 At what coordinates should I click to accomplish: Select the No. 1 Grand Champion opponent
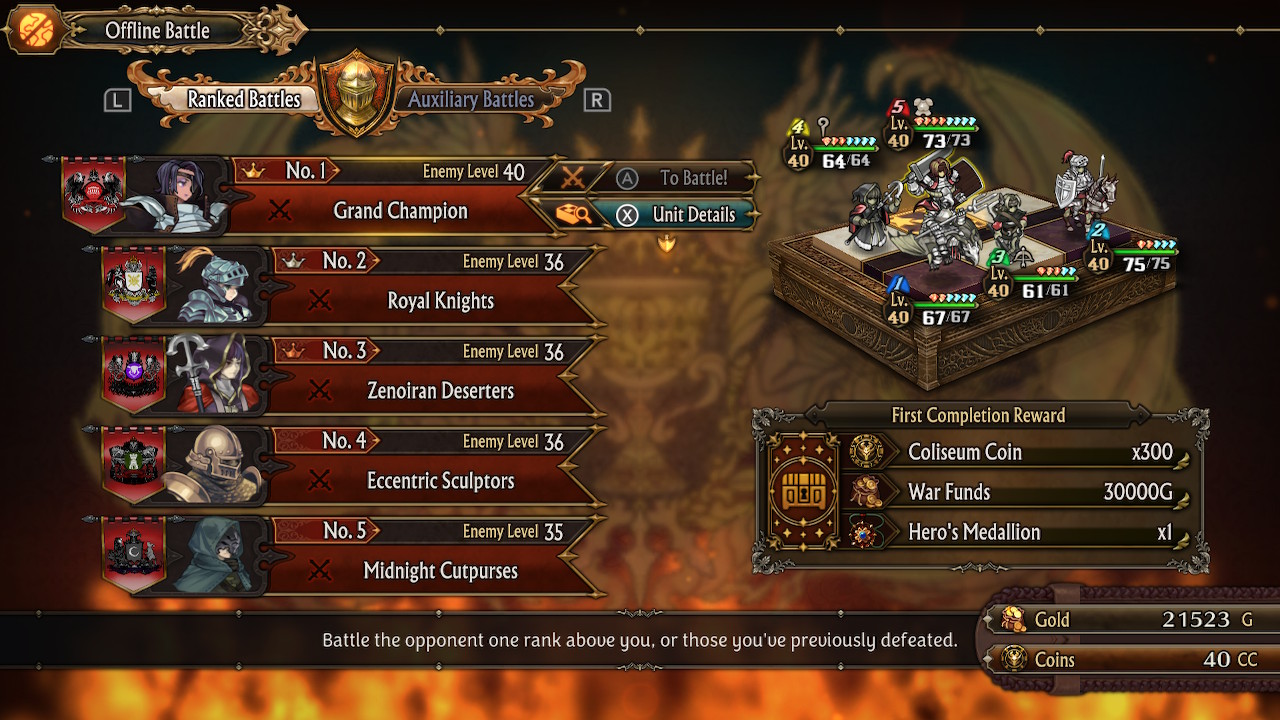coord(400,211)
